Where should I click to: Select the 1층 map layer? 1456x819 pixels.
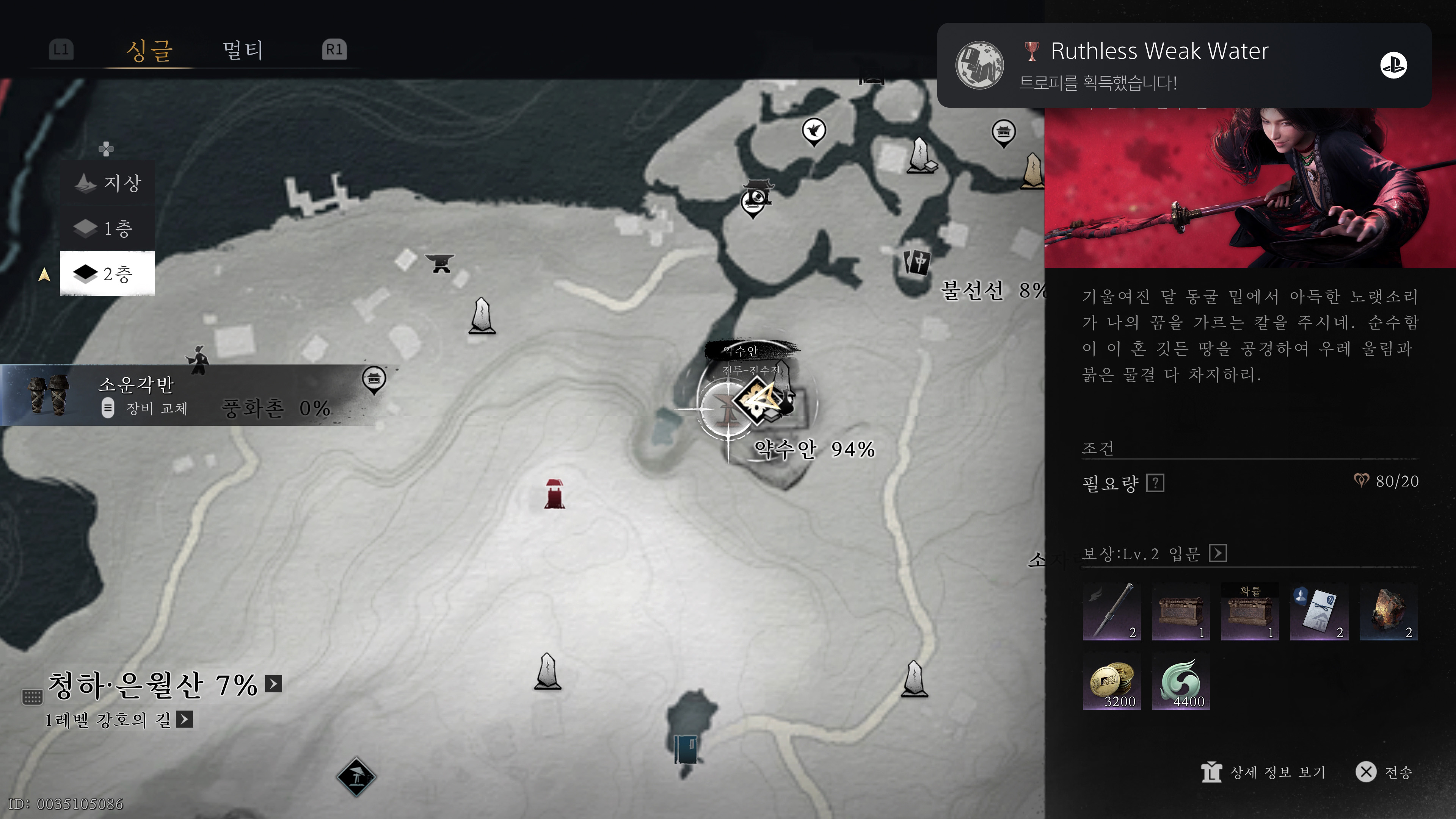(x=108, y=228)
